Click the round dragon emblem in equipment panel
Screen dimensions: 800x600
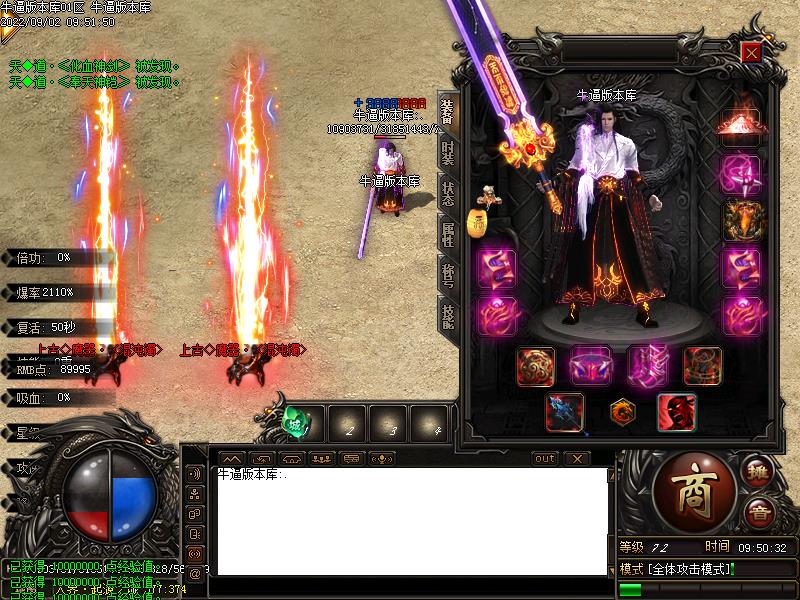point(620,411)
